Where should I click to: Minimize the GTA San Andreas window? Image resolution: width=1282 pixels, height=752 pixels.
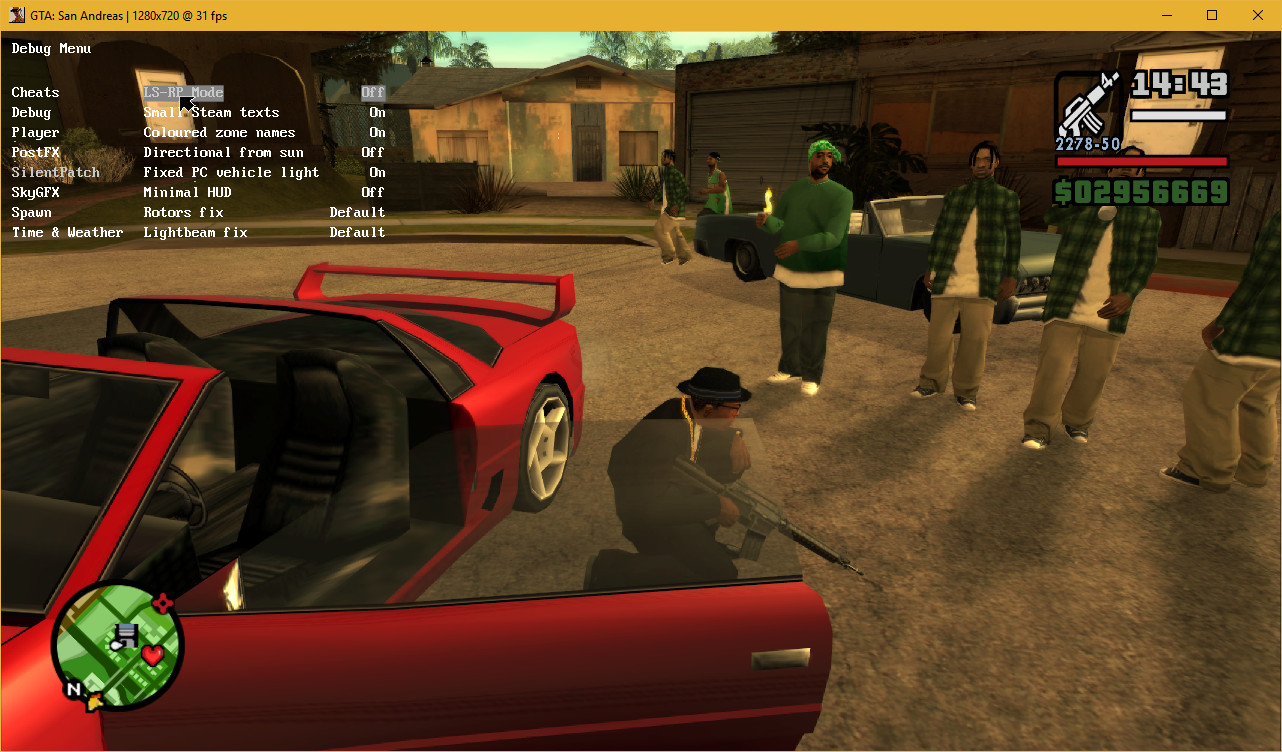(x=1166, y=15)
